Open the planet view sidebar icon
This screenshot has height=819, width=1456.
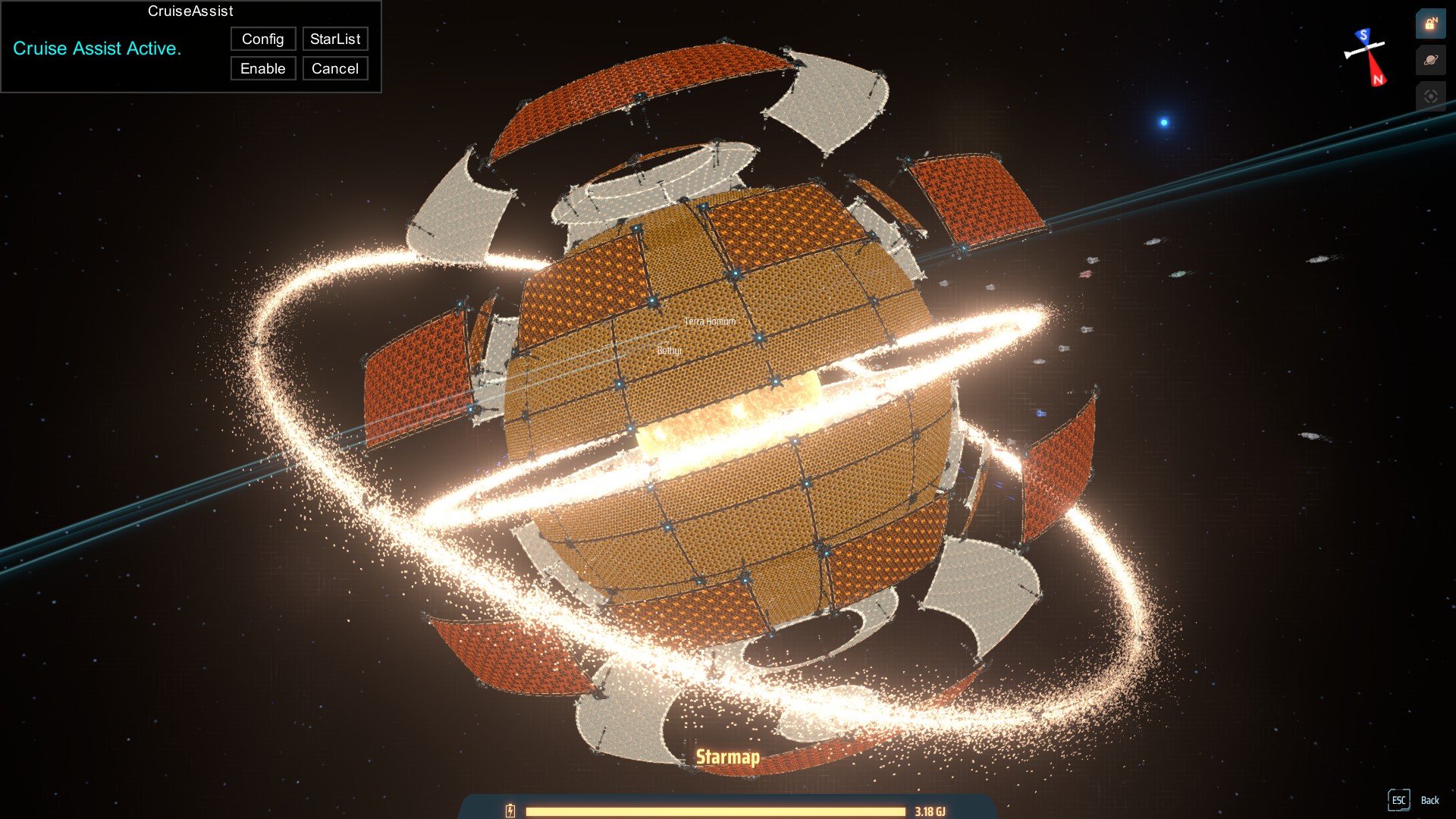(x=1430, y=59)
